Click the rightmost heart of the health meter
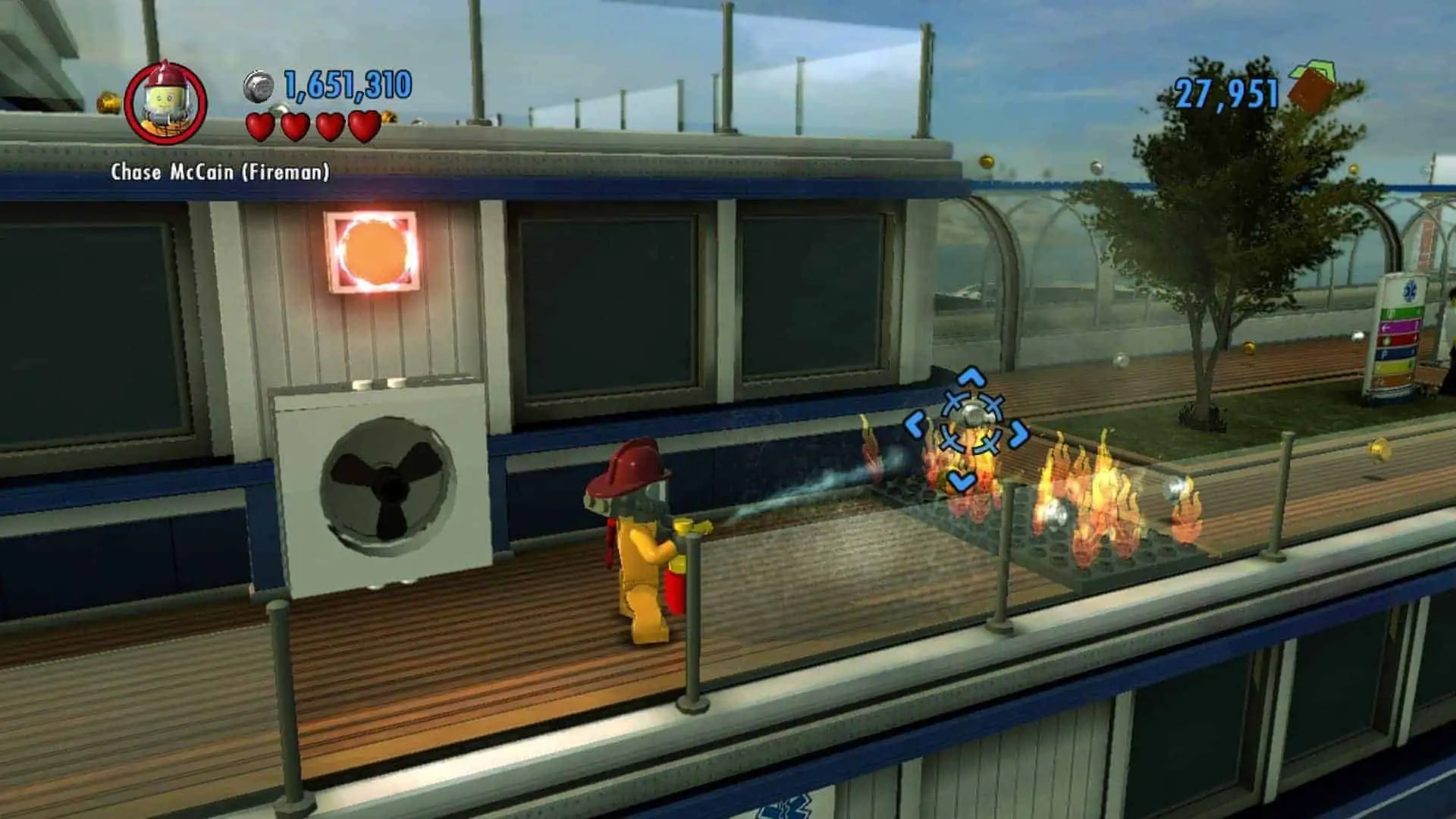Viewport: 1456px width, 819px height. [362, 125]
